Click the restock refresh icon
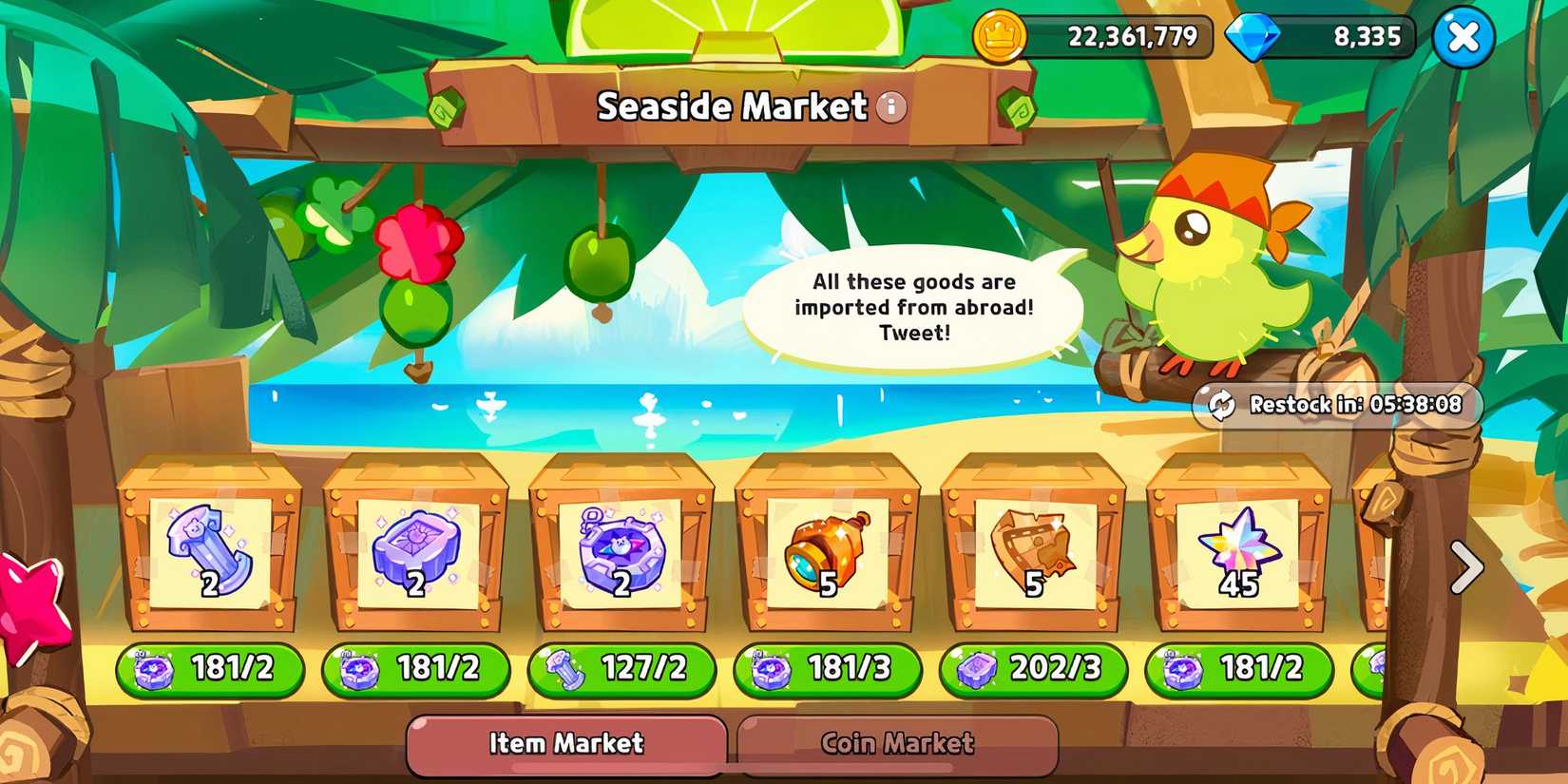This screenshot has width=1568, height=784. coord(1221,404)
